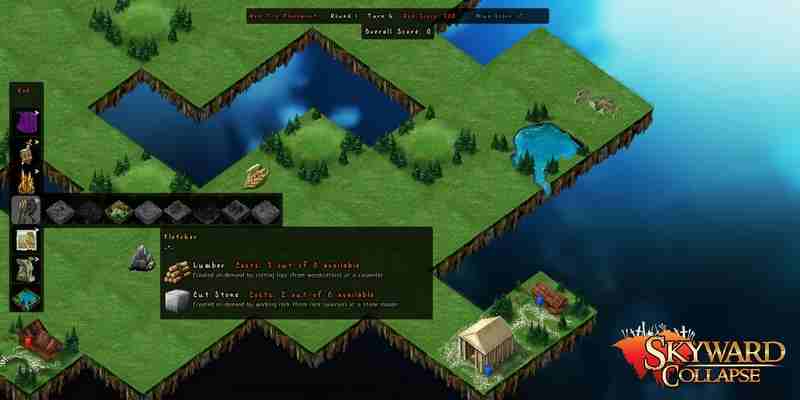
Task: Open the parchment scroll category icon
Action: [26, 241]
